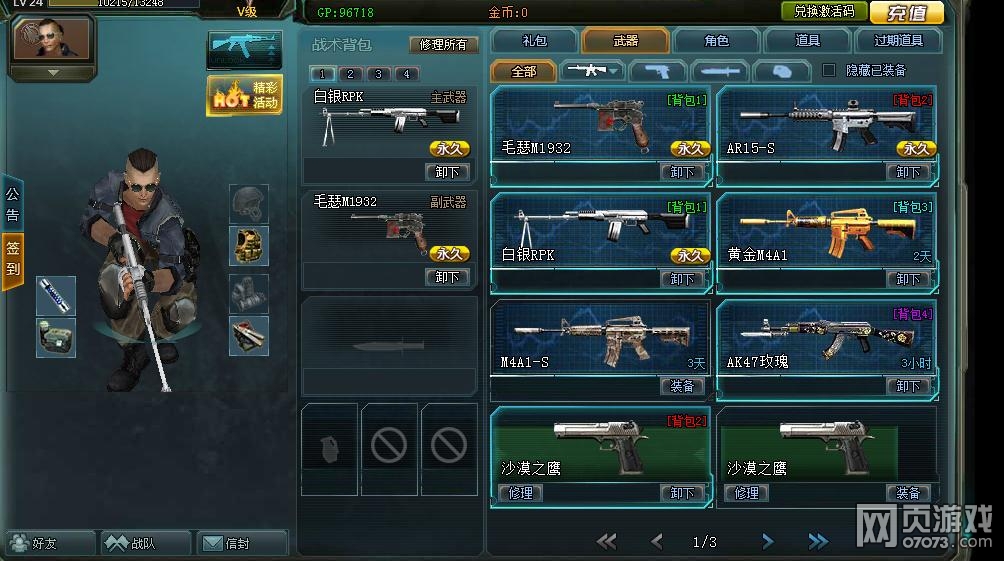This screenshot has width=1004, height=561.
Task: Filter weapons by pistol icon
Action: coord(657,71)
